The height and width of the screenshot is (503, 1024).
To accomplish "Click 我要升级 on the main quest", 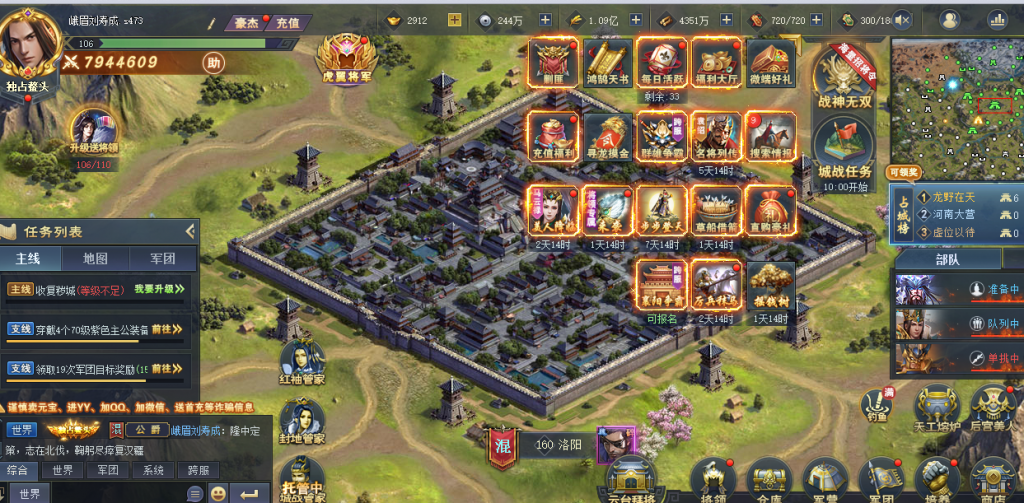I will pos(158,289).
